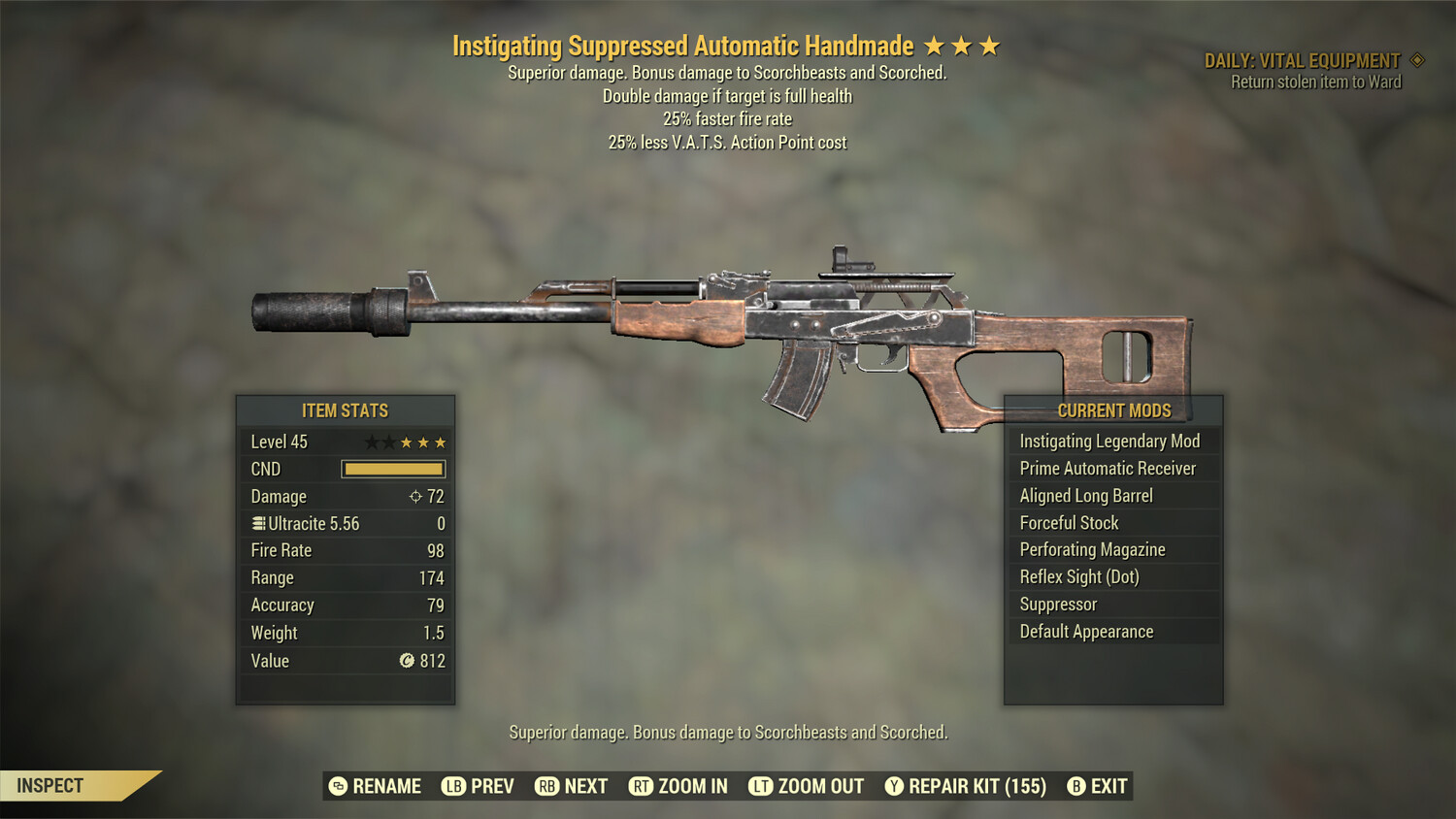Viewport: 1456px width, 819px height.
Task: Select Prime Automatic Receiver in Current Mods
Action: click(x=1108, y=469)
